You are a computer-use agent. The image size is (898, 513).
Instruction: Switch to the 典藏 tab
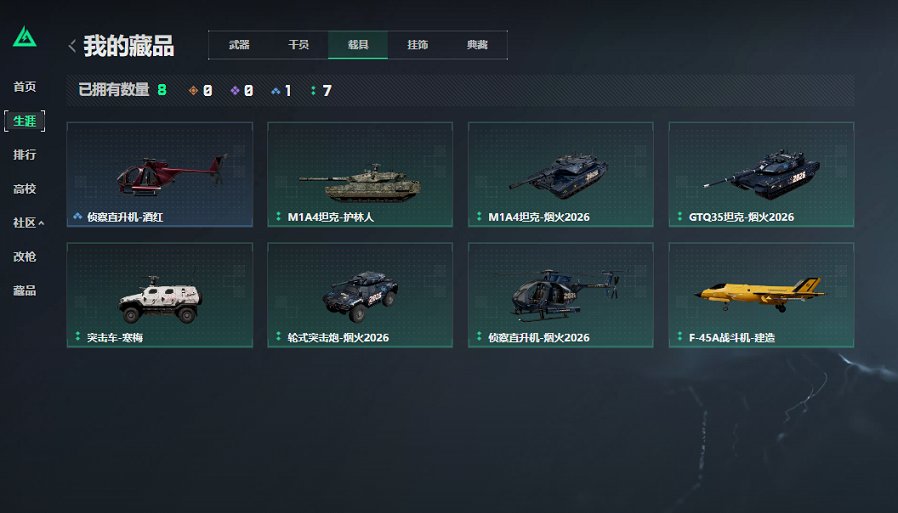[477, 45]
